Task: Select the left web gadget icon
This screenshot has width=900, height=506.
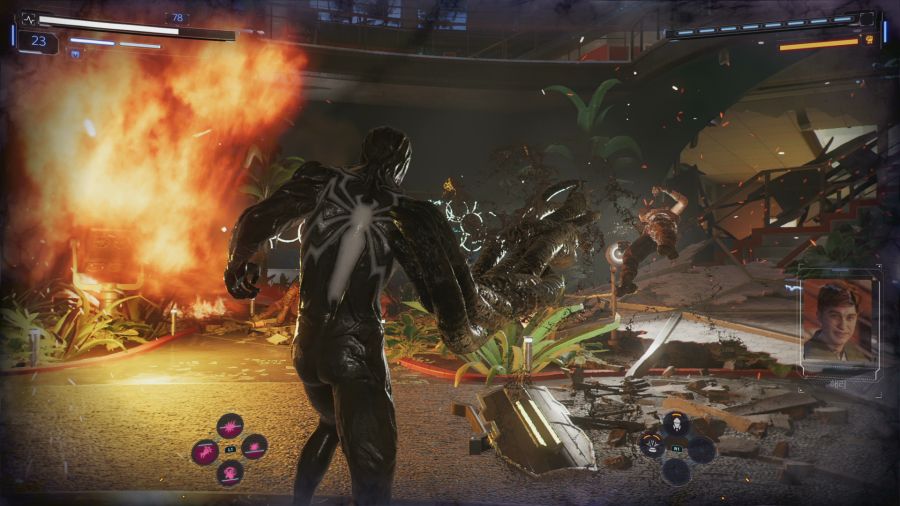Action: [652, 445]
